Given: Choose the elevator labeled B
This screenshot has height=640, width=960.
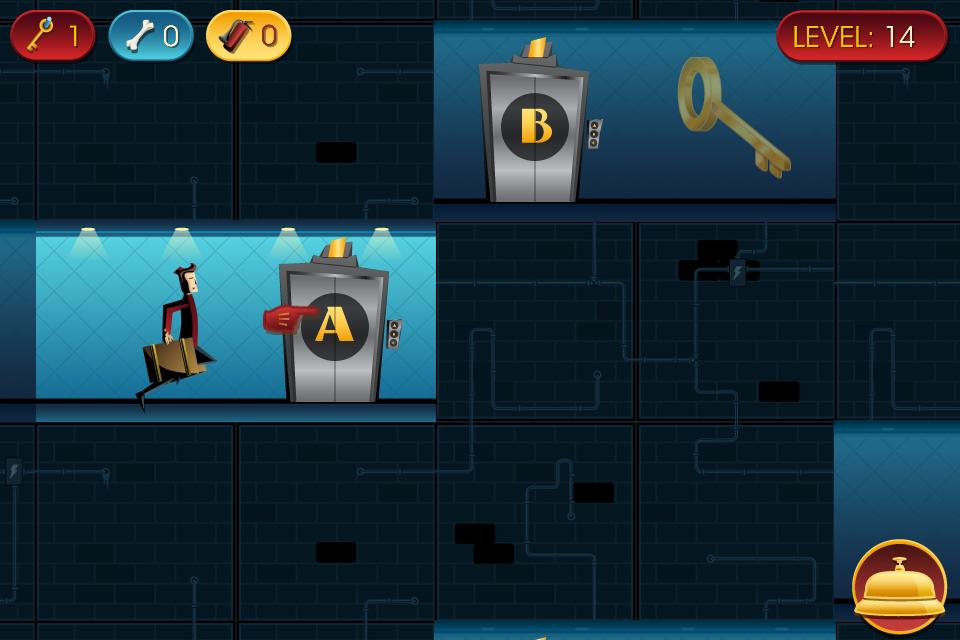Looking at the screenshot, I should [x=535, y=130].
